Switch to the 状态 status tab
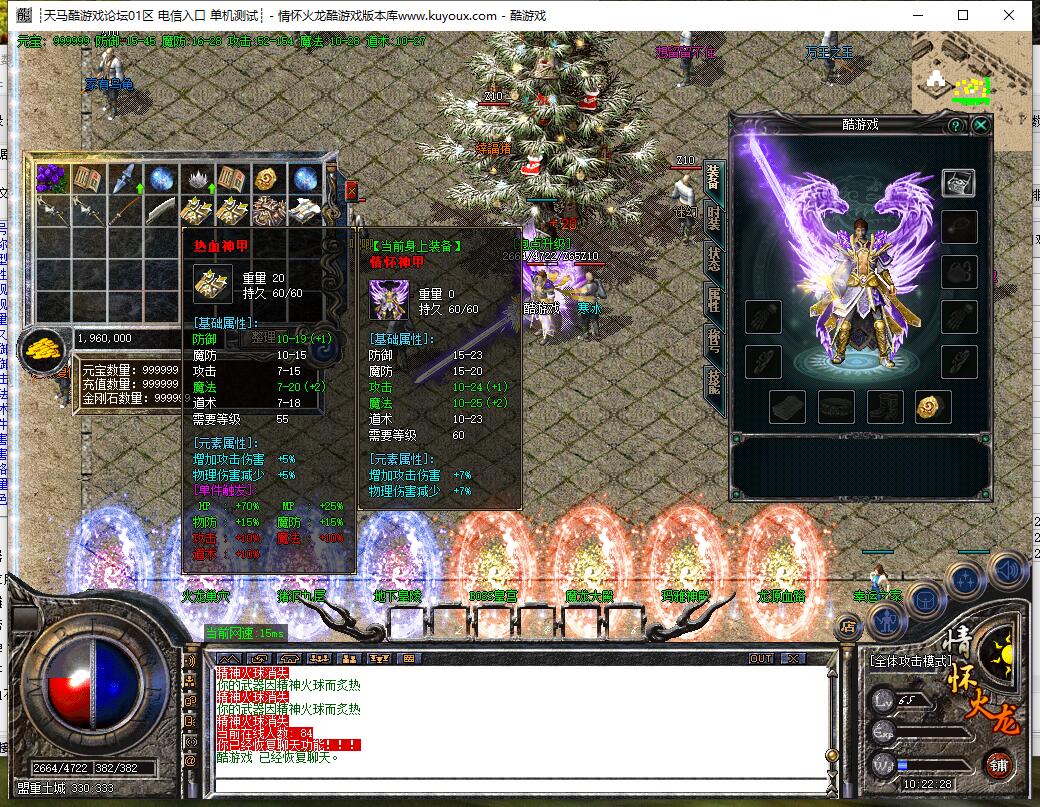Viewport: 1040px width, 807px height. (714, 256)
